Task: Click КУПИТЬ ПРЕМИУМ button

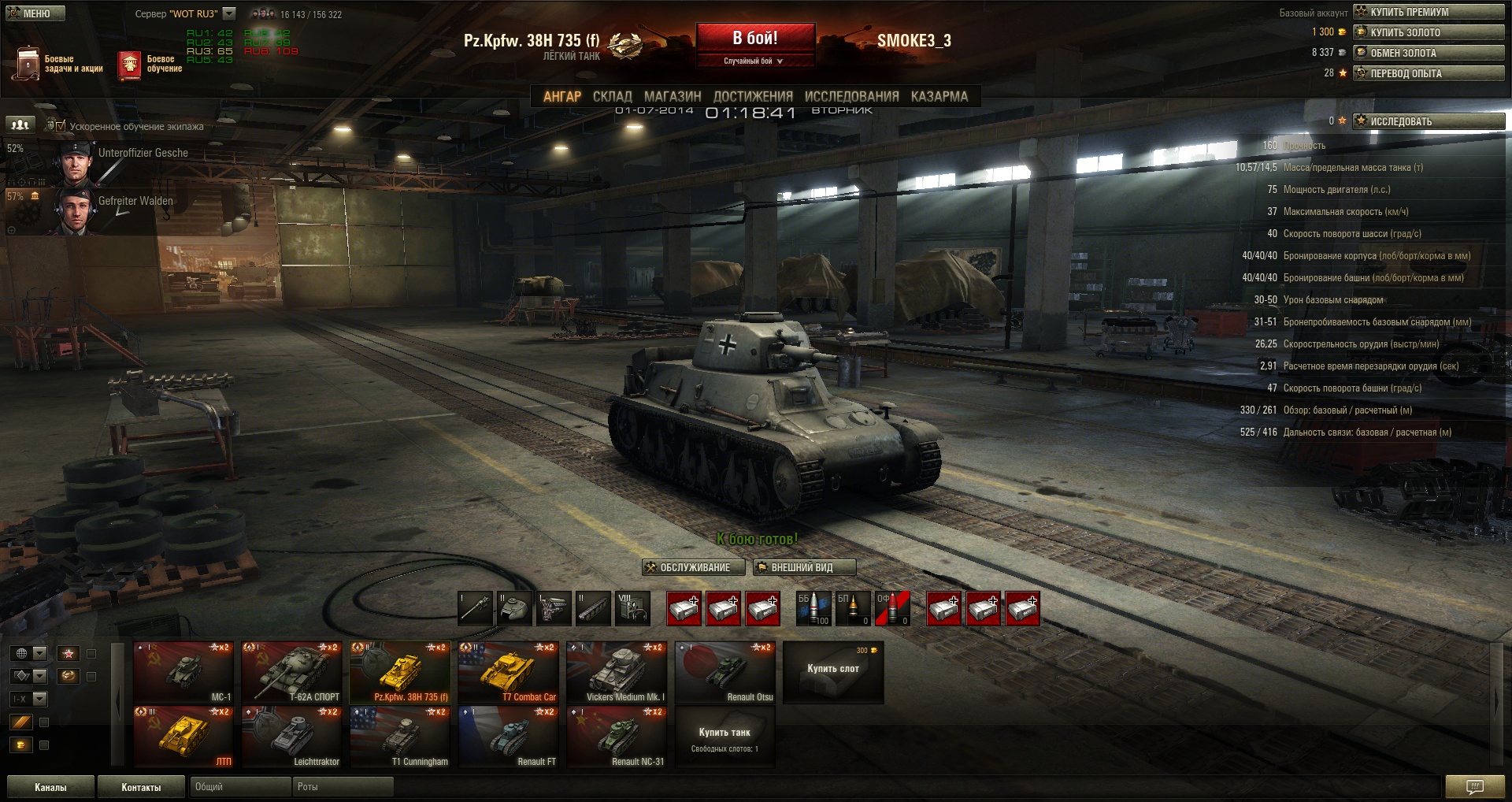Action: (x=1429, y=12)
